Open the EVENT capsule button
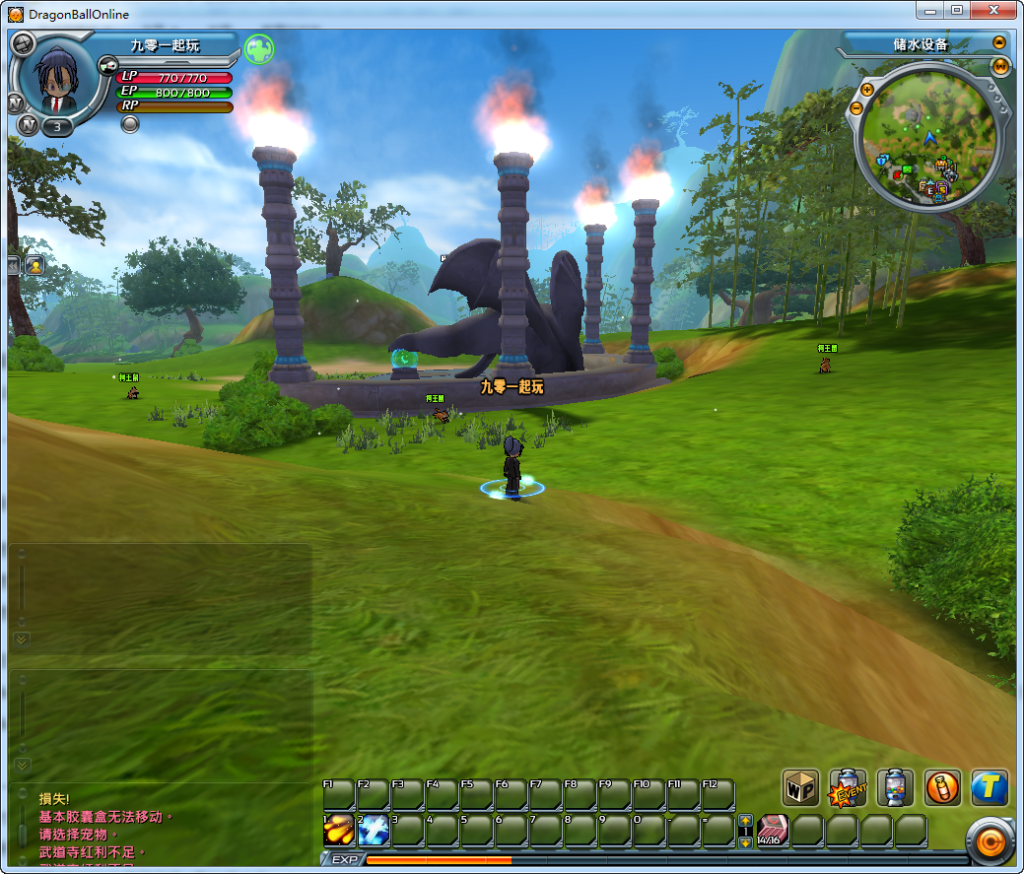1024x874 pixels. 848,787
